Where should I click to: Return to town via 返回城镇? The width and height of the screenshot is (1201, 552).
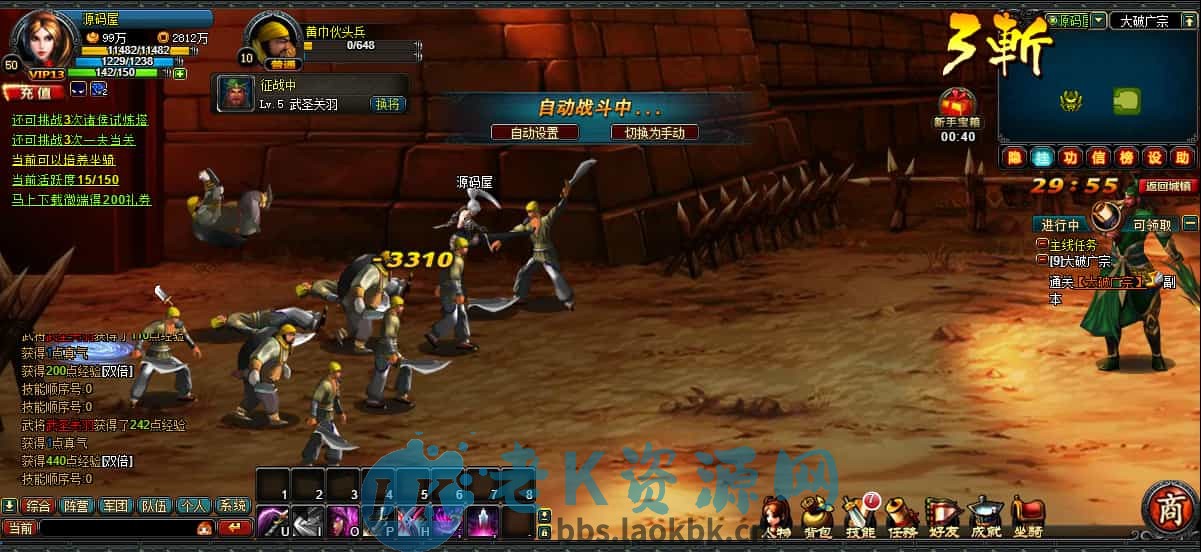coord(1168,186)
